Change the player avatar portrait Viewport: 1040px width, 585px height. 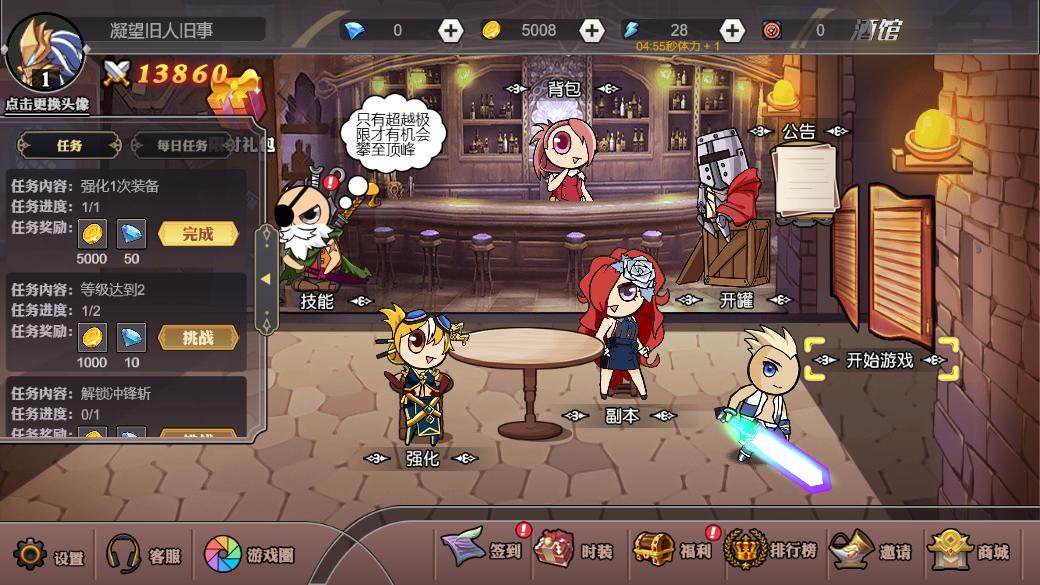45,53
